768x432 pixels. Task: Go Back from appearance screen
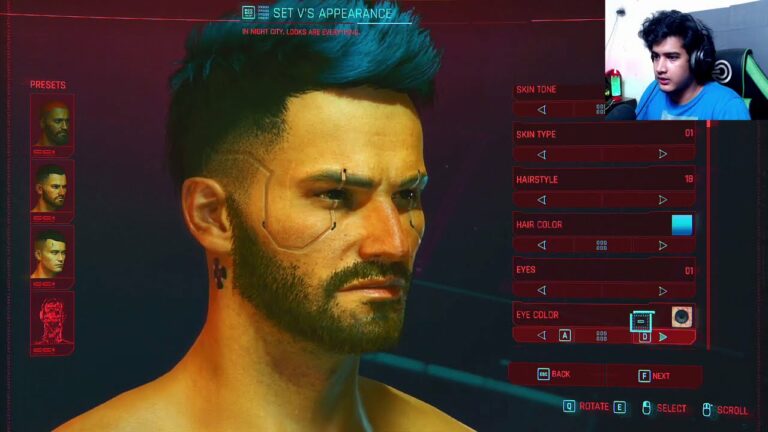(555, 374)
